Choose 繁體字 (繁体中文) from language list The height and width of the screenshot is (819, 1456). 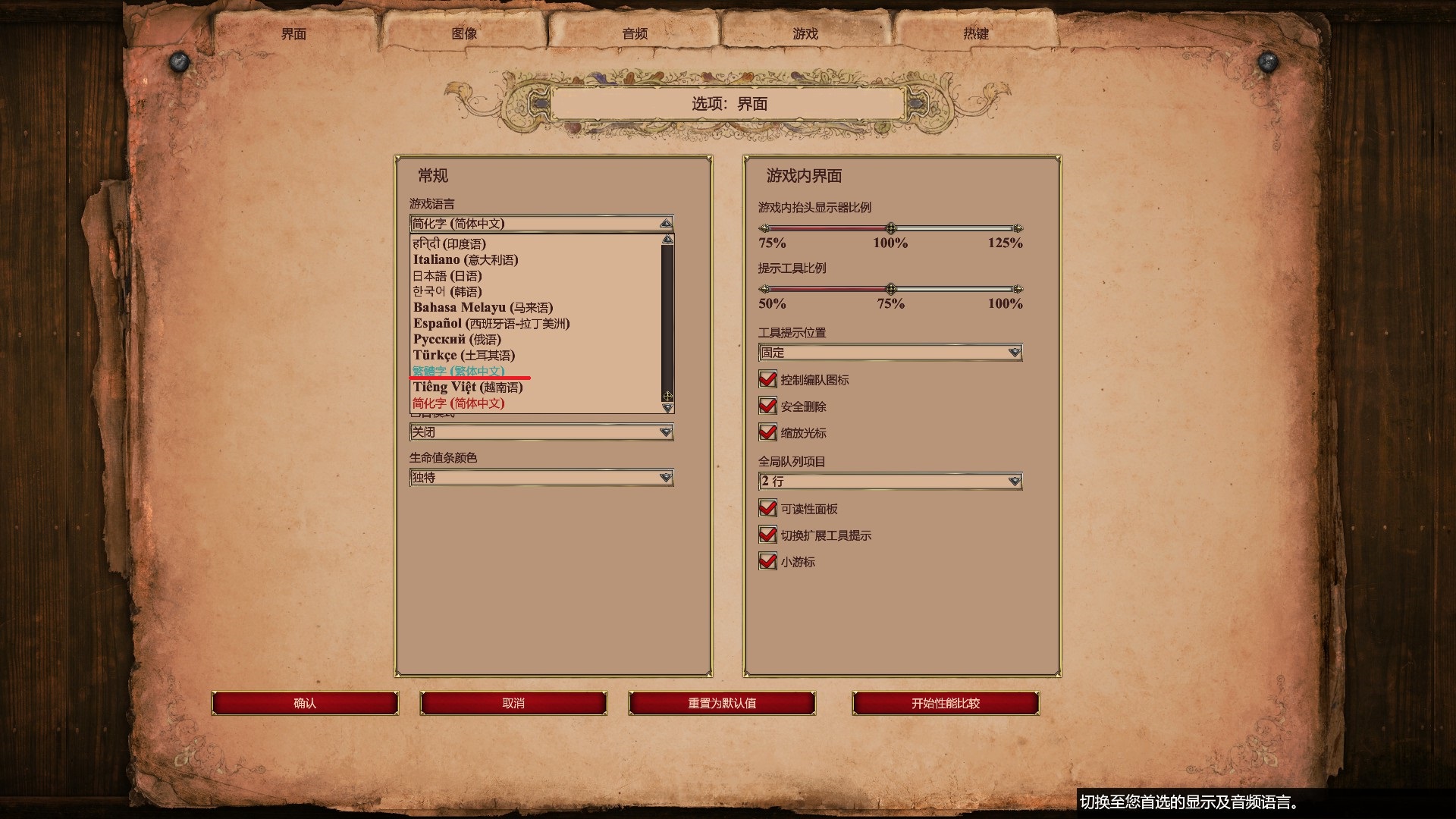coord(458,372)
